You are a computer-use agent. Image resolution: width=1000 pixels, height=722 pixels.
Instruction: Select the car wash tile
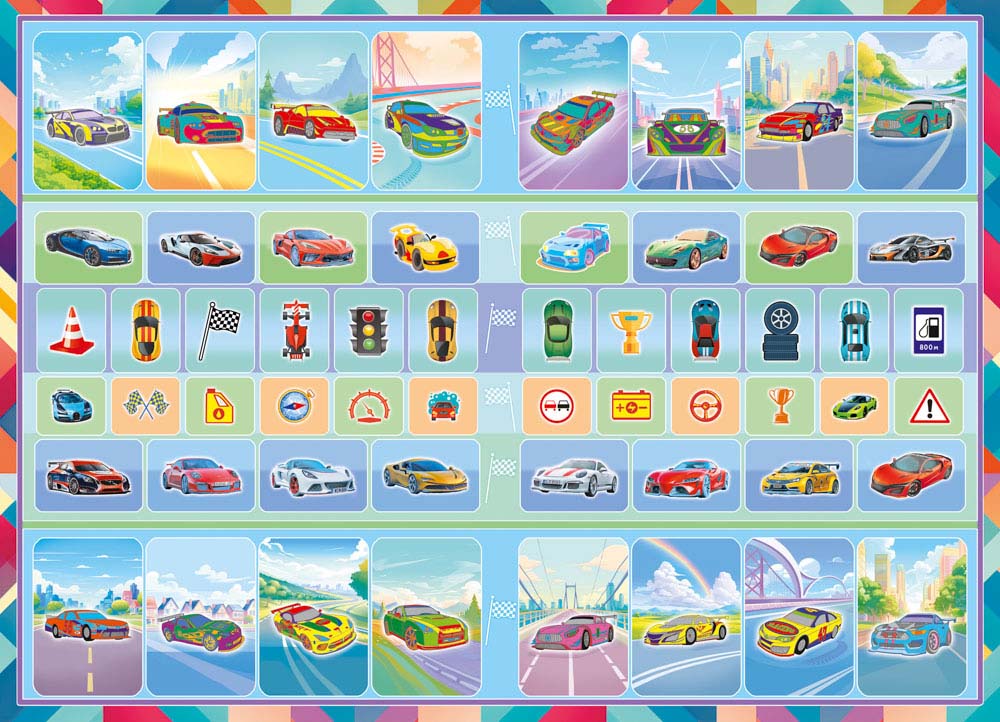[442, 405]
